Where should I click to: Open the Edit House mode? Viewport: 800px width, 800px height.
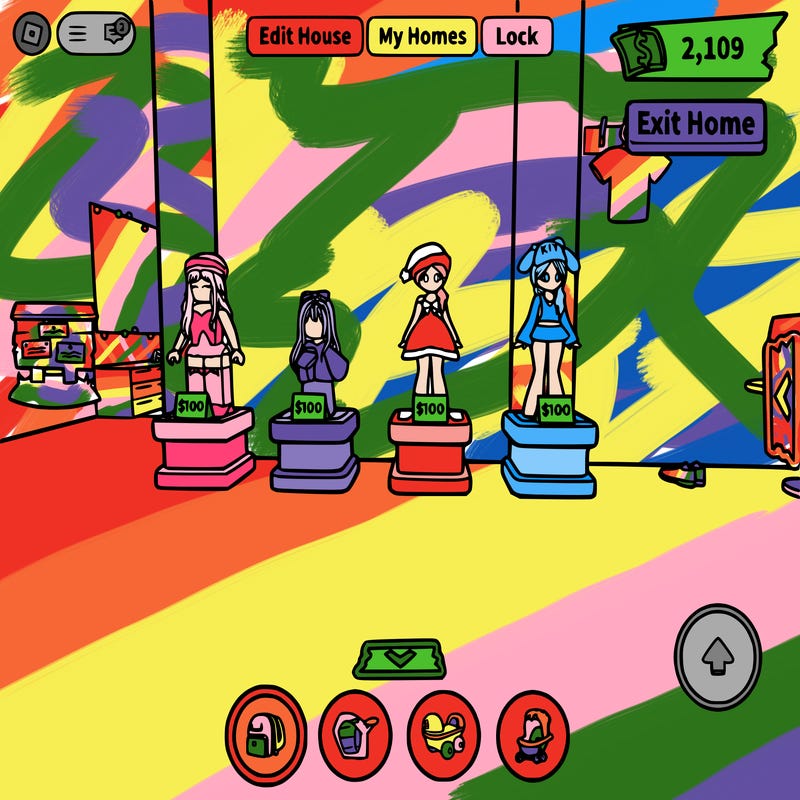click(305, 37)
